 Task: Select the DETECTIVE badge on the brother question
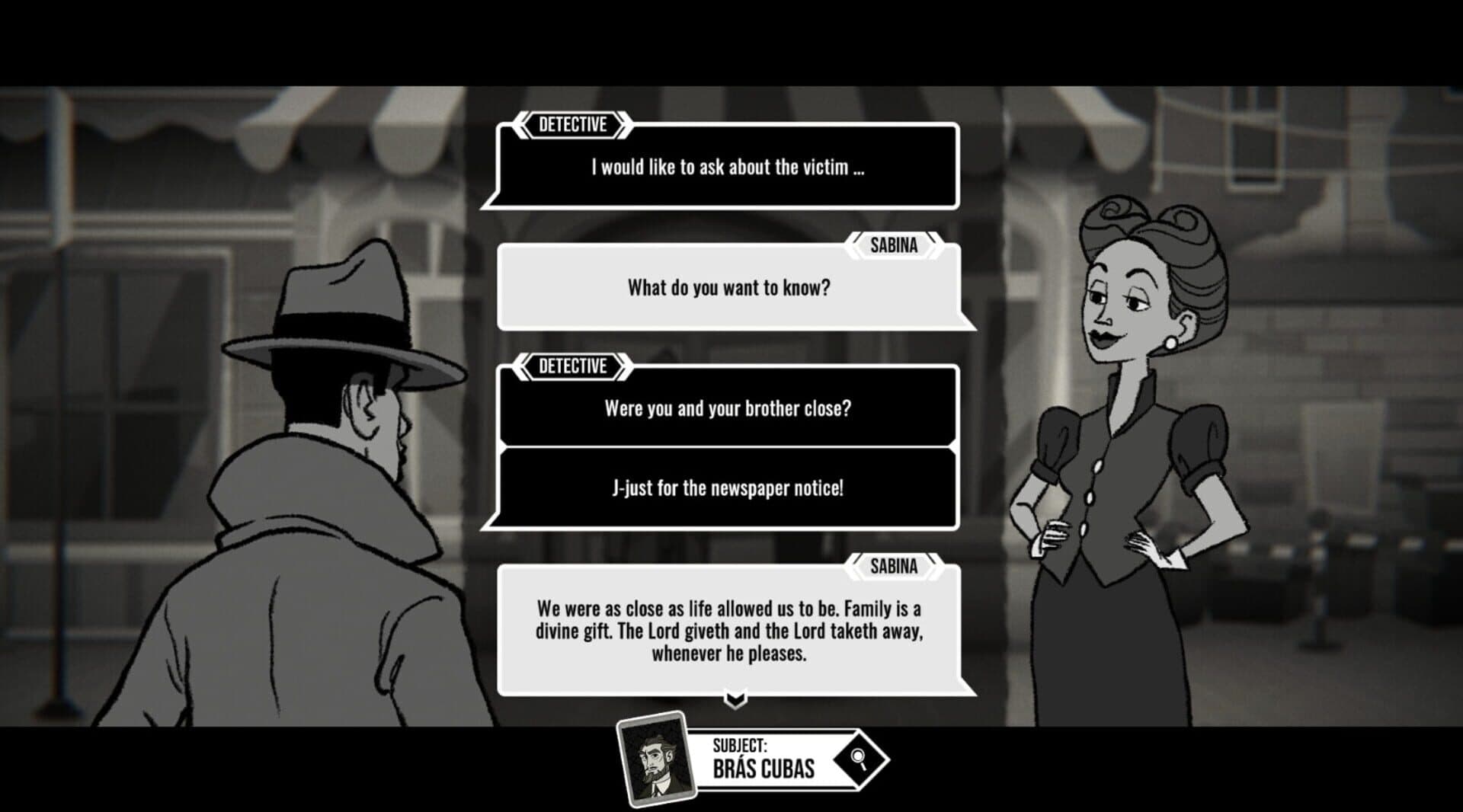pos(573,366)
